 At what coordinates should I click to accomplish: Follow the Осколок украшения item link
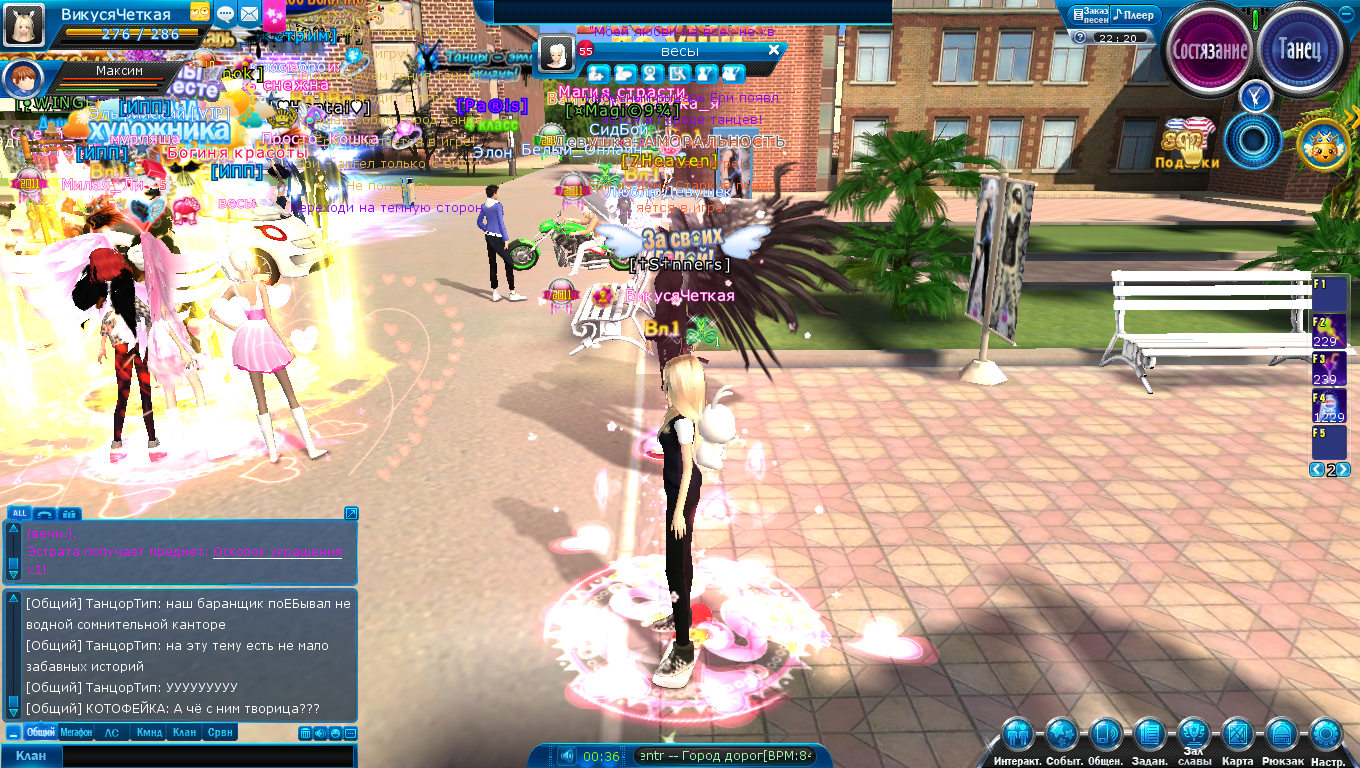pos(277,552)
